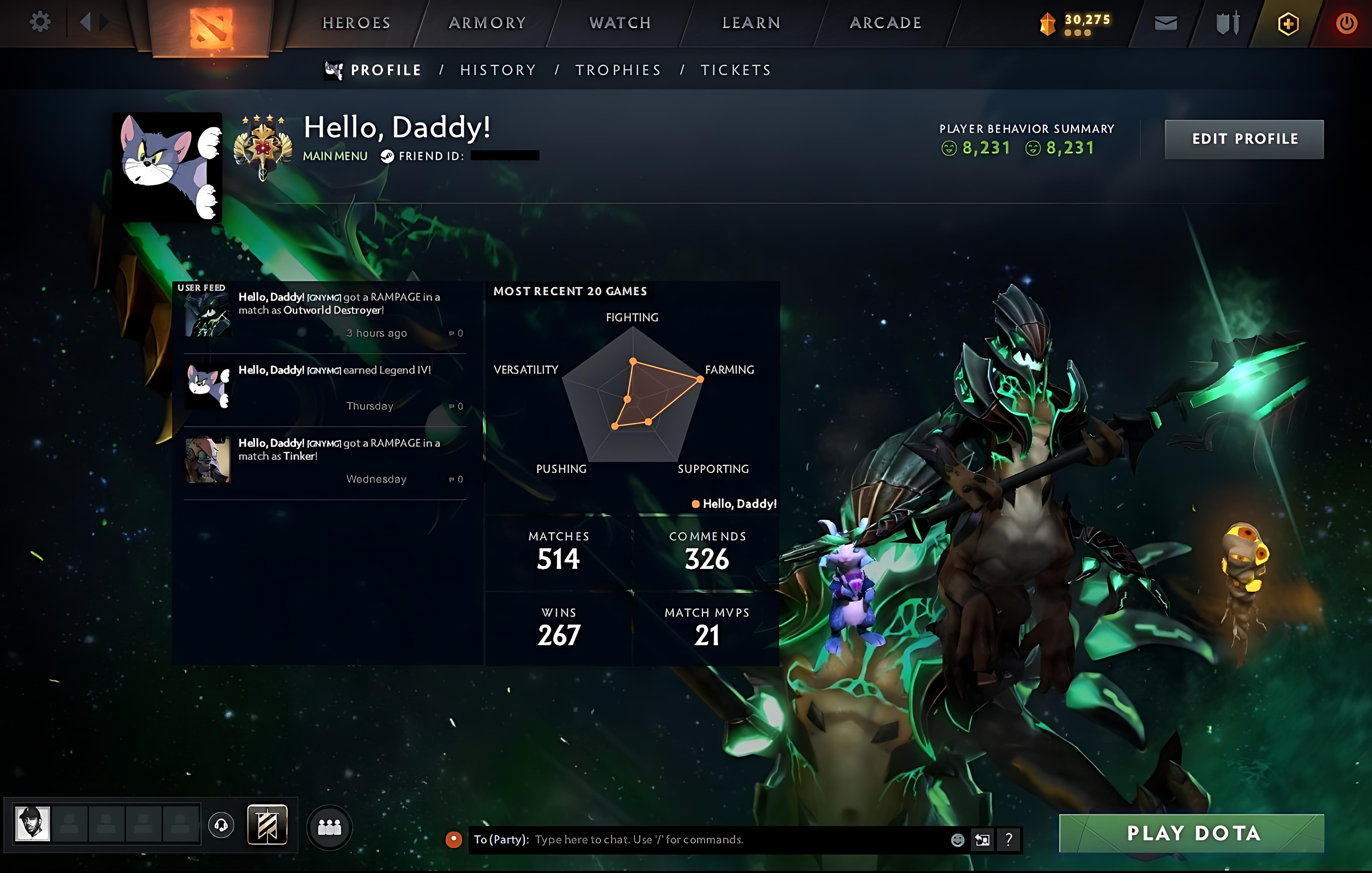1372x873 pixels.
Task: Open the Dota 2 settings gear
Action: coord(40,22)
